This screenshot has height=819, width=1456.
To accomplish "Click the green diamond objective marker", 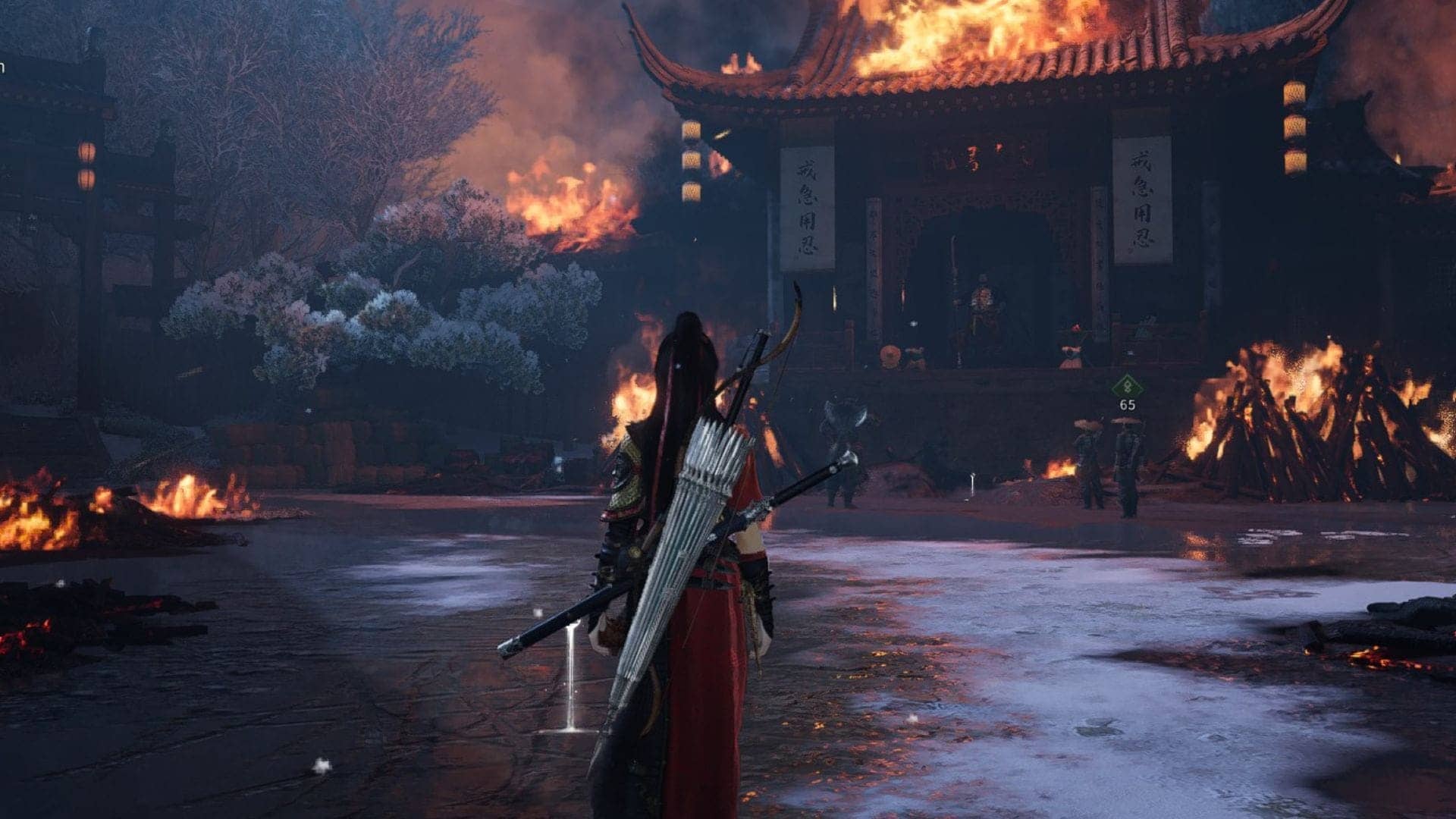I will point(1127,386).
